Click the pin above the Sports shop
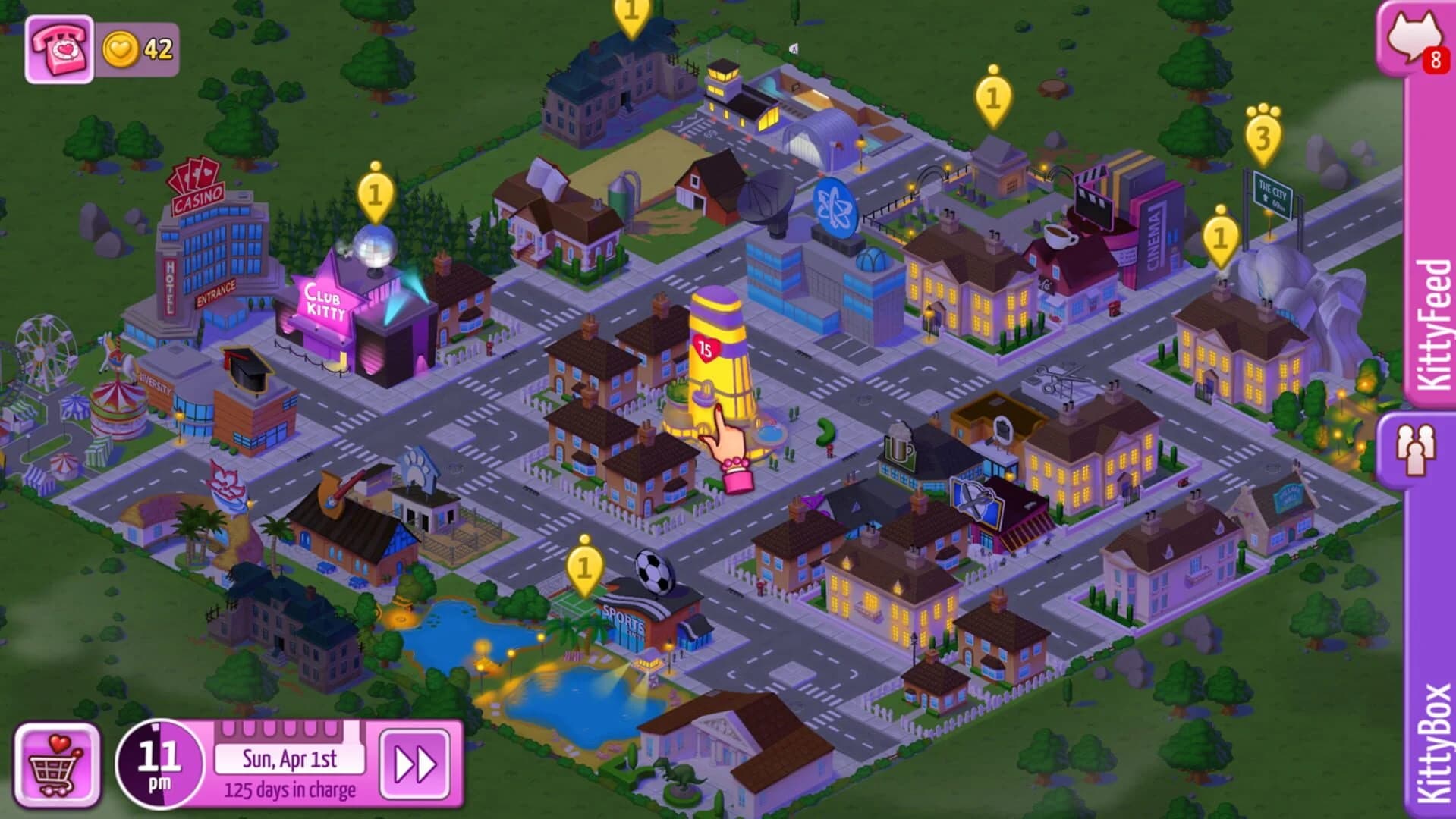Viewport: 1456px width, 819px height. [x=583, y=567]
